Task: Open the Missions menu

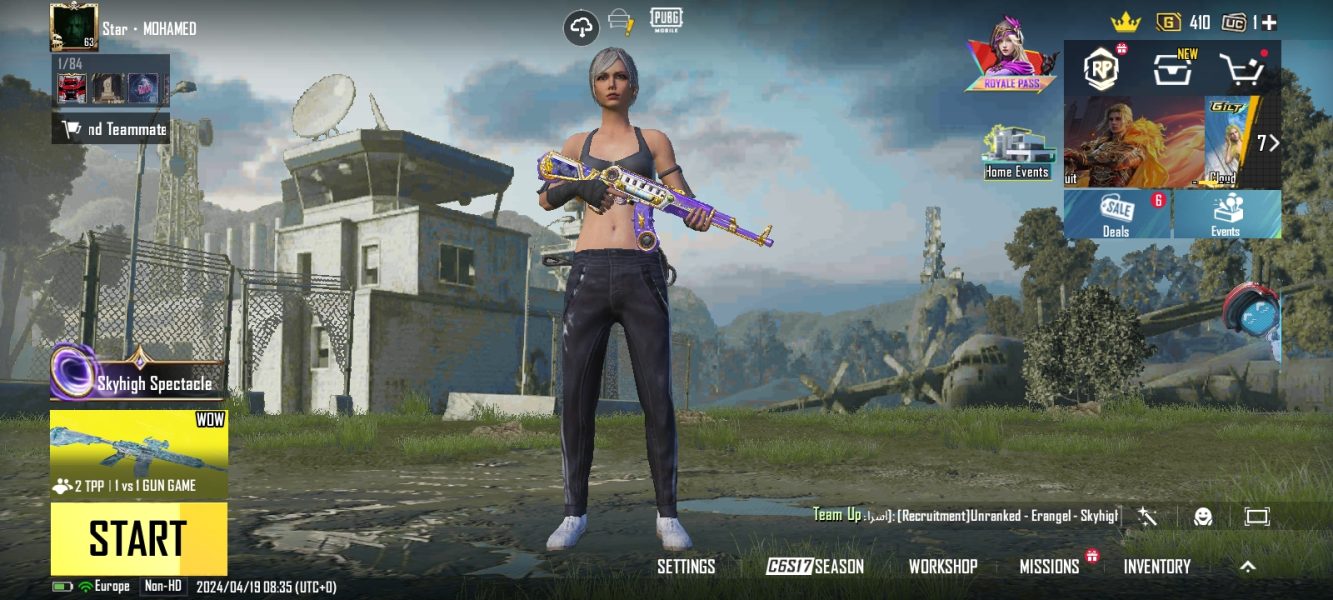Action: coord(1049,566)
